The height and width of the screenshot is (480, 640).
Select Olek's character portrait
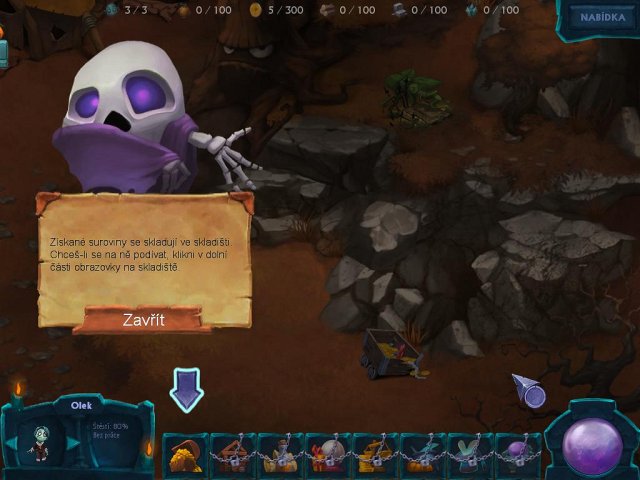pyautogui.click(x=41, y=443)
